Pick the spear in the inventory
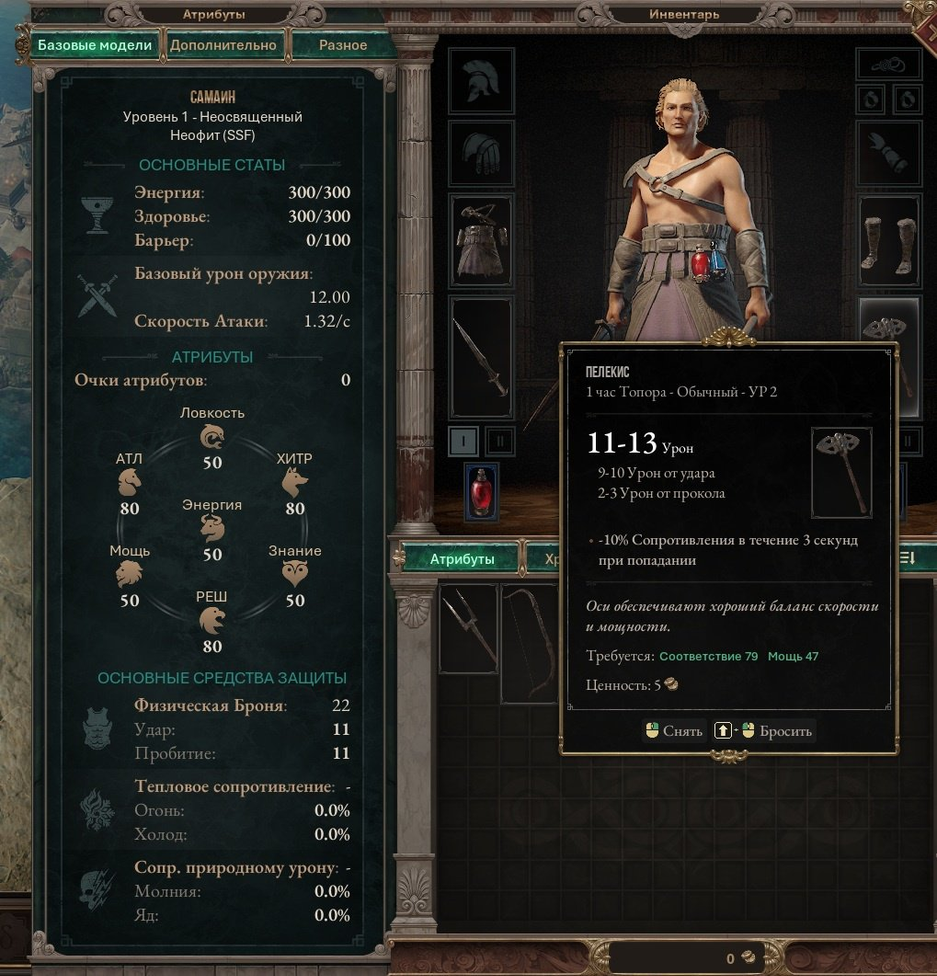The height and width of the screenshot is (976, 937). [468, 641]
